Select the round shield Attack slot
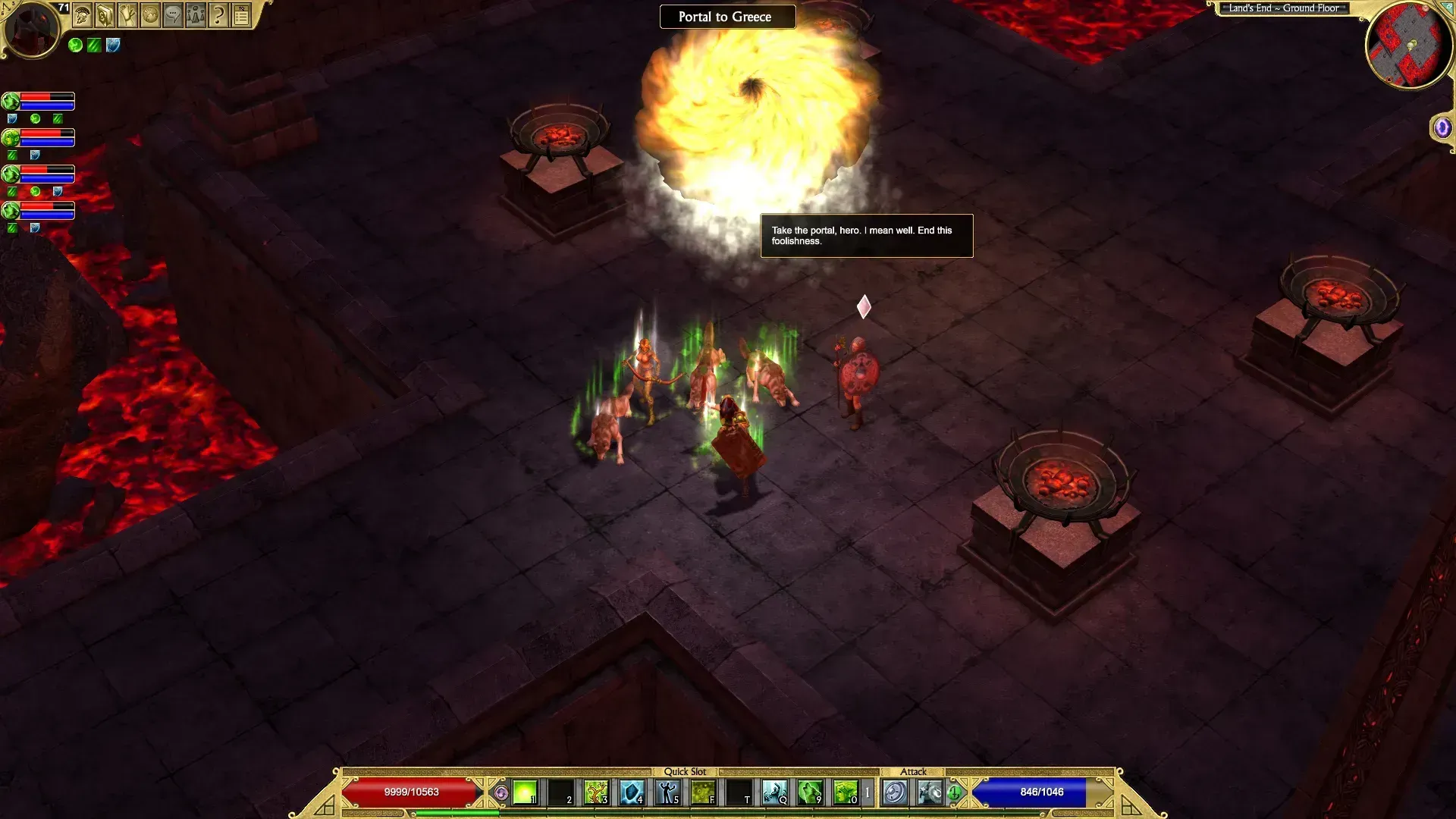This screenshot has width=1456, height=819. (895, 792)
